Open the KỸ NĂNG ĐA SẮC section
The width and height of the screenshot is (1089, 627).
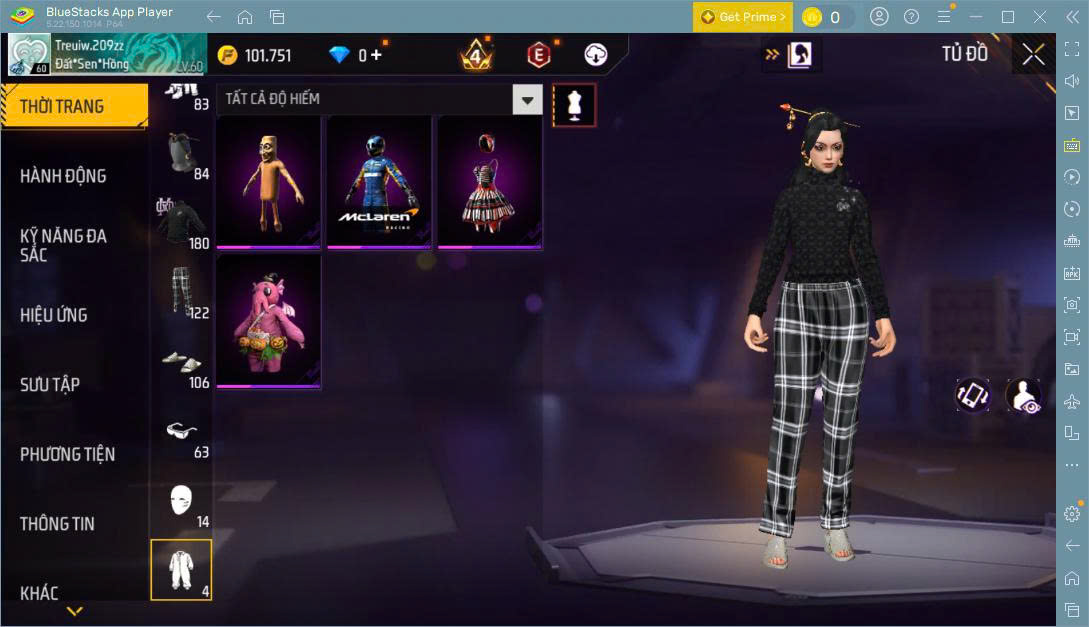click(63, 245)
